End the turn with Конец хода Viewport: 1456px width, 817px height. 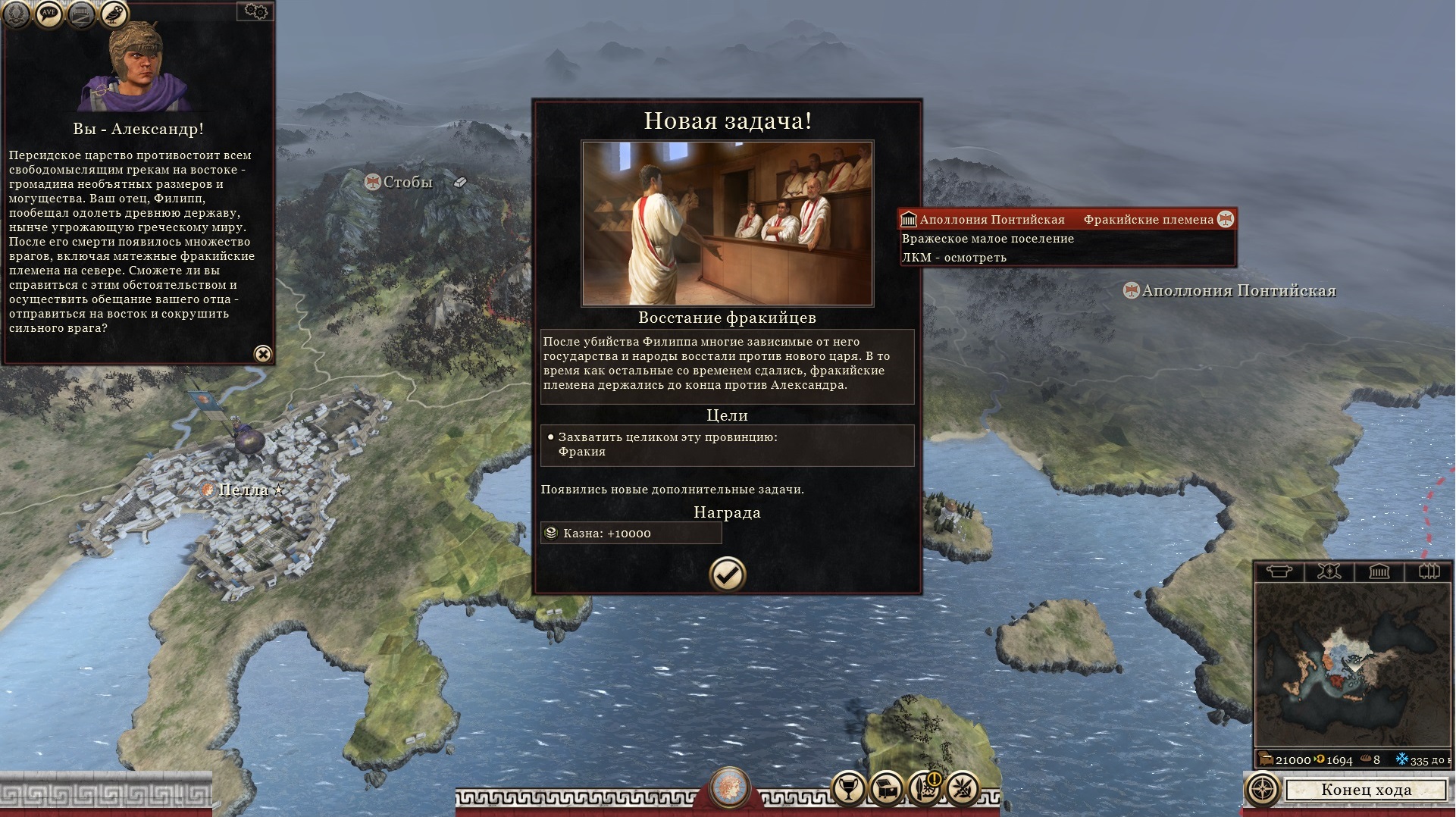(1366, 790)
